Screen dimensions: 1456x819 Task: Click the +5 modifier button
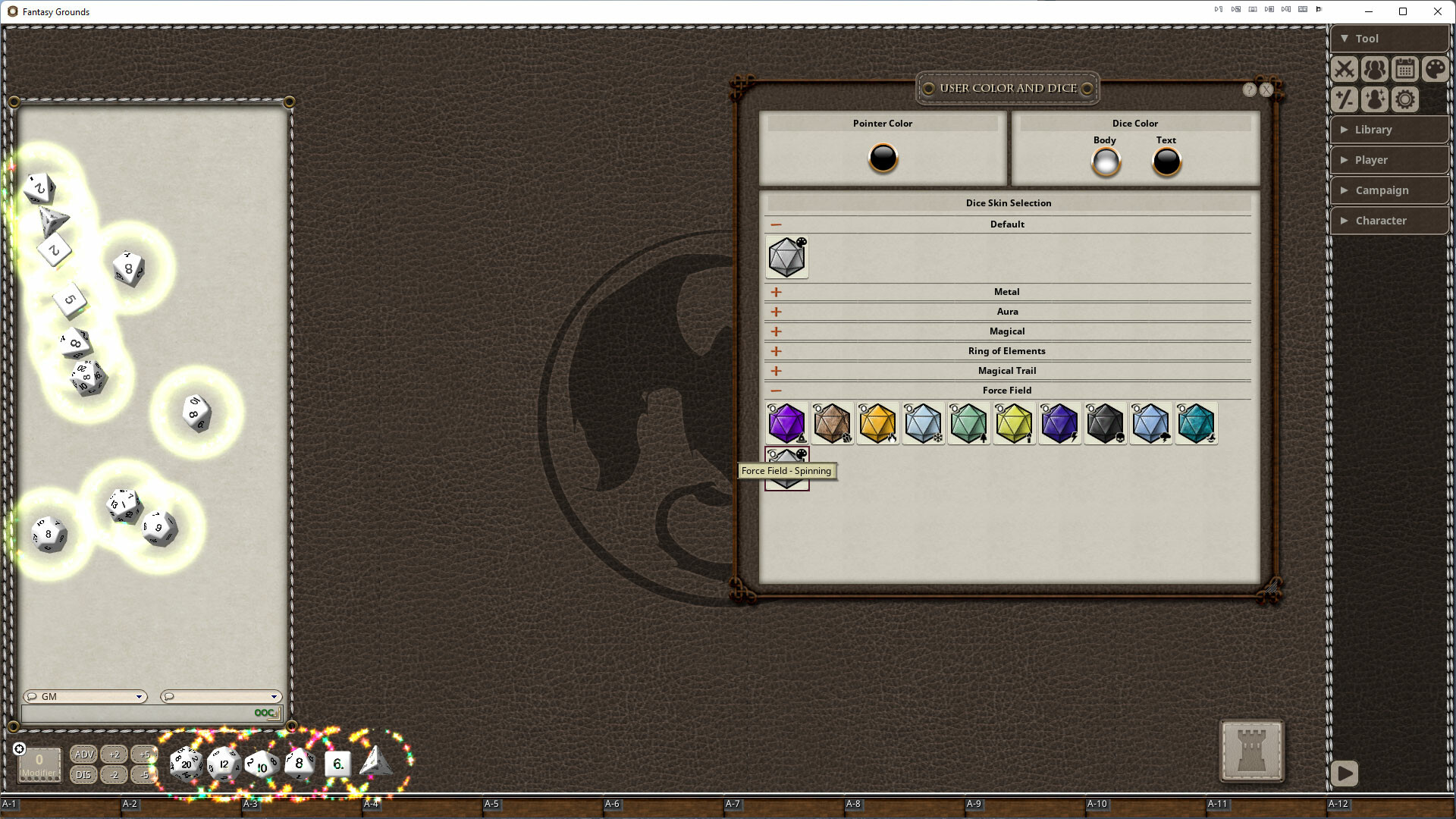pyautogui.click(x=144, y=755)
